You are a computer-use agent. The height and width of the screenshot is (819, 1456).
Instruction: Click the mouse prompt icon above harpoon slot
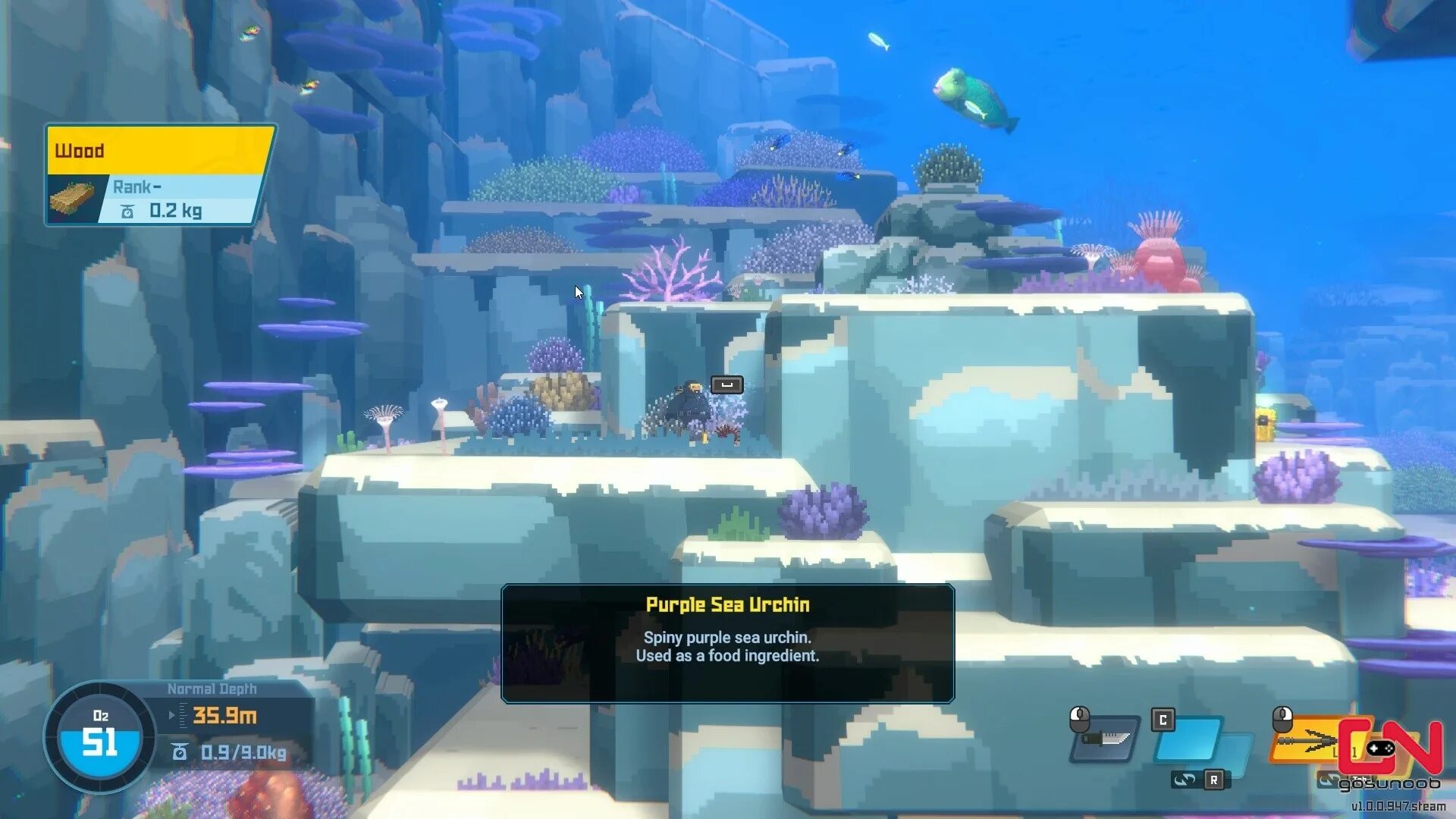(x=1282, y=717)
